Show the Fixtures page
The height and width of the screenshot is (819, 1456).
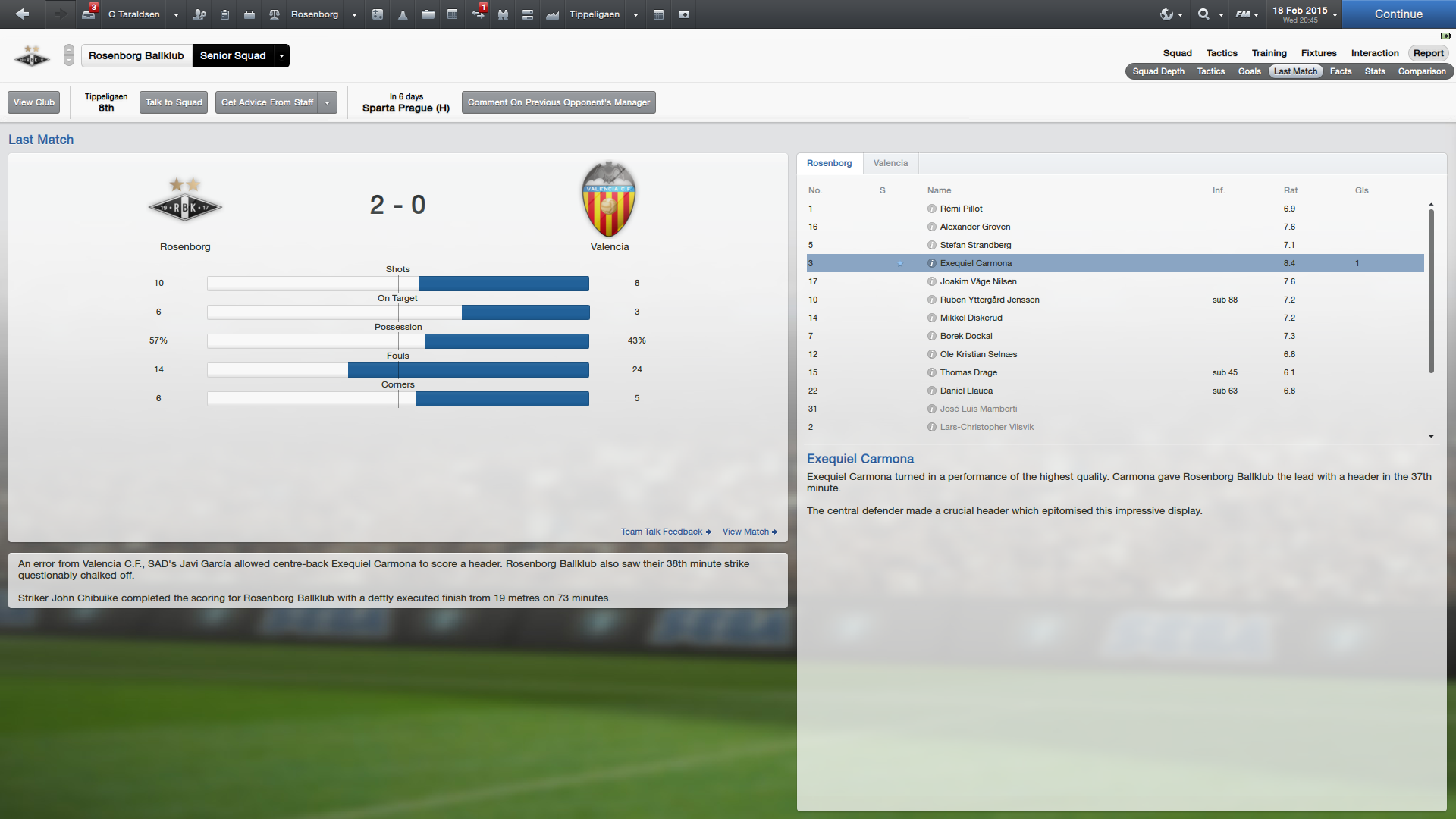click(x=1319, y=53)
